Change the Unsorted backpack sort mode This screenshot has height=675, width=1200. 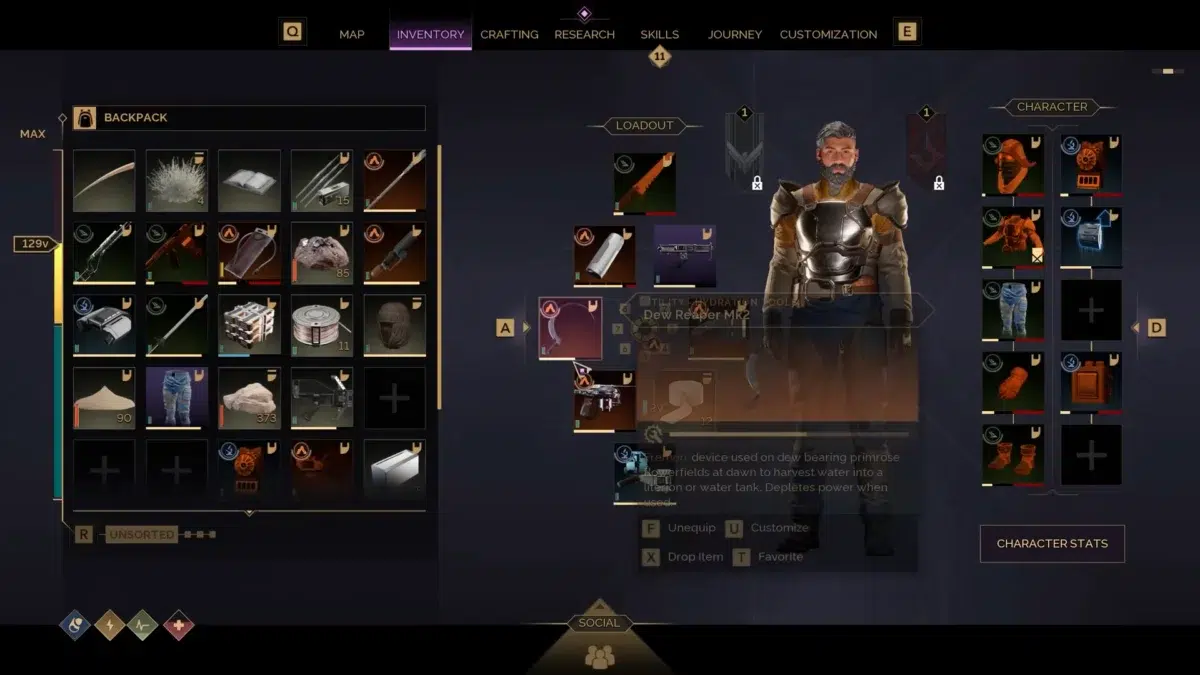click(141, 535)
